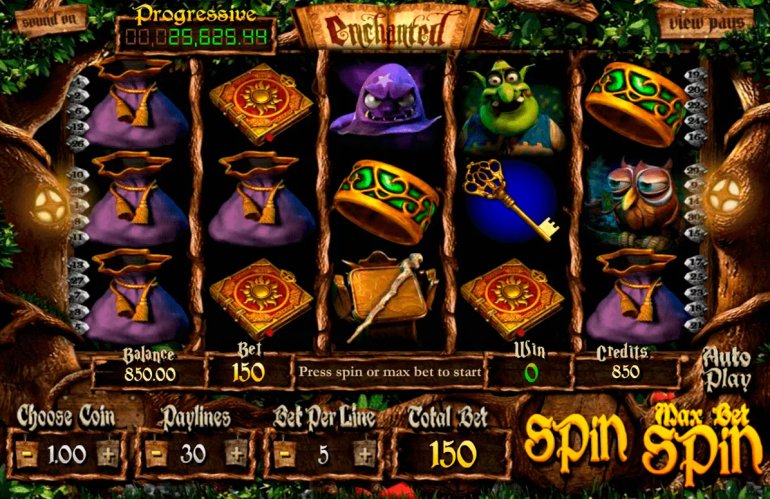The height and width of the screenshot is (499, 770).
Task: Decrease the coin value with minus
Action: pos(29,454)
